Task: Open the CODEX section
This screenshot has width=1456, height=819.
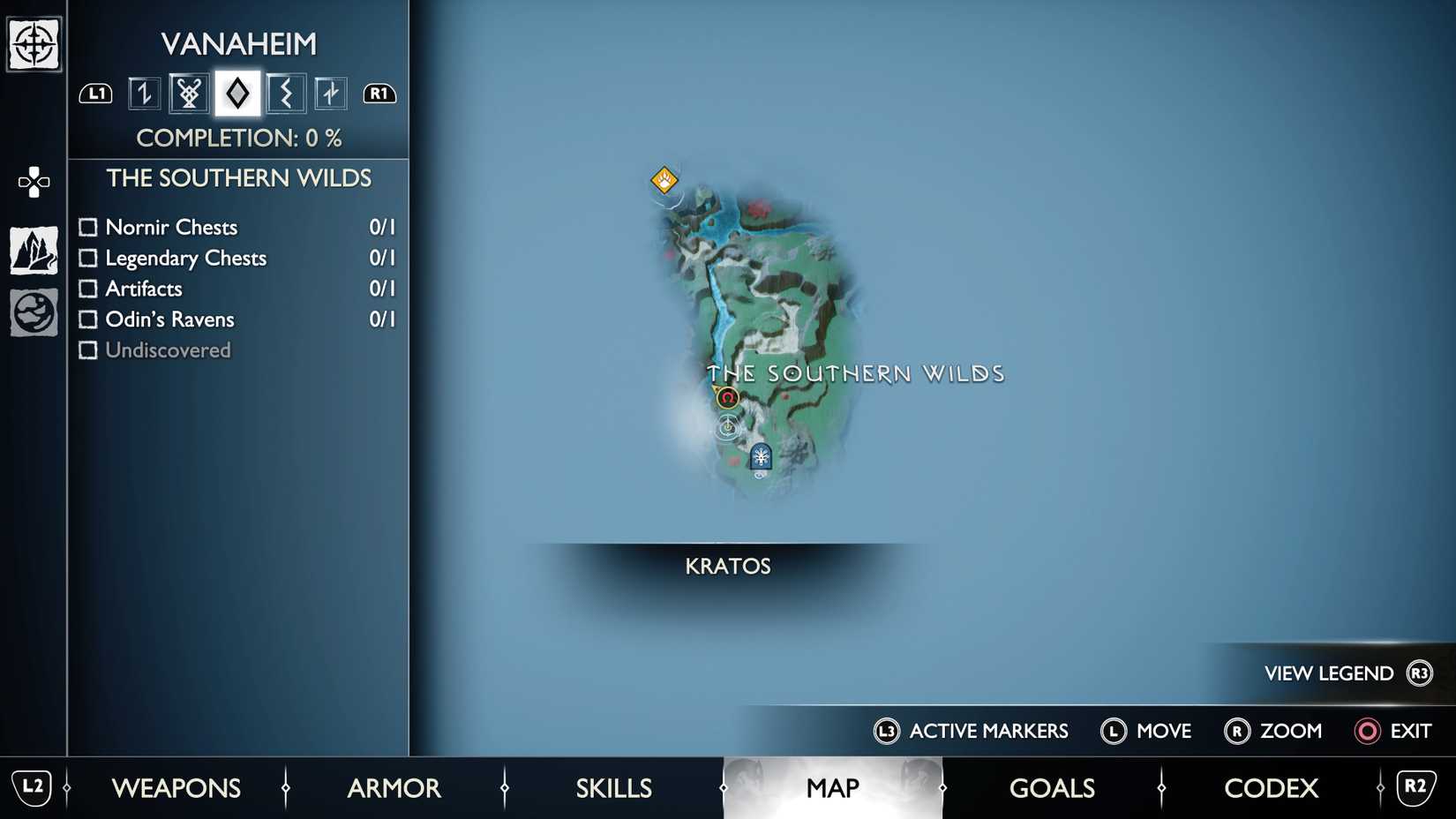Action: click(x=1271, y=787)
